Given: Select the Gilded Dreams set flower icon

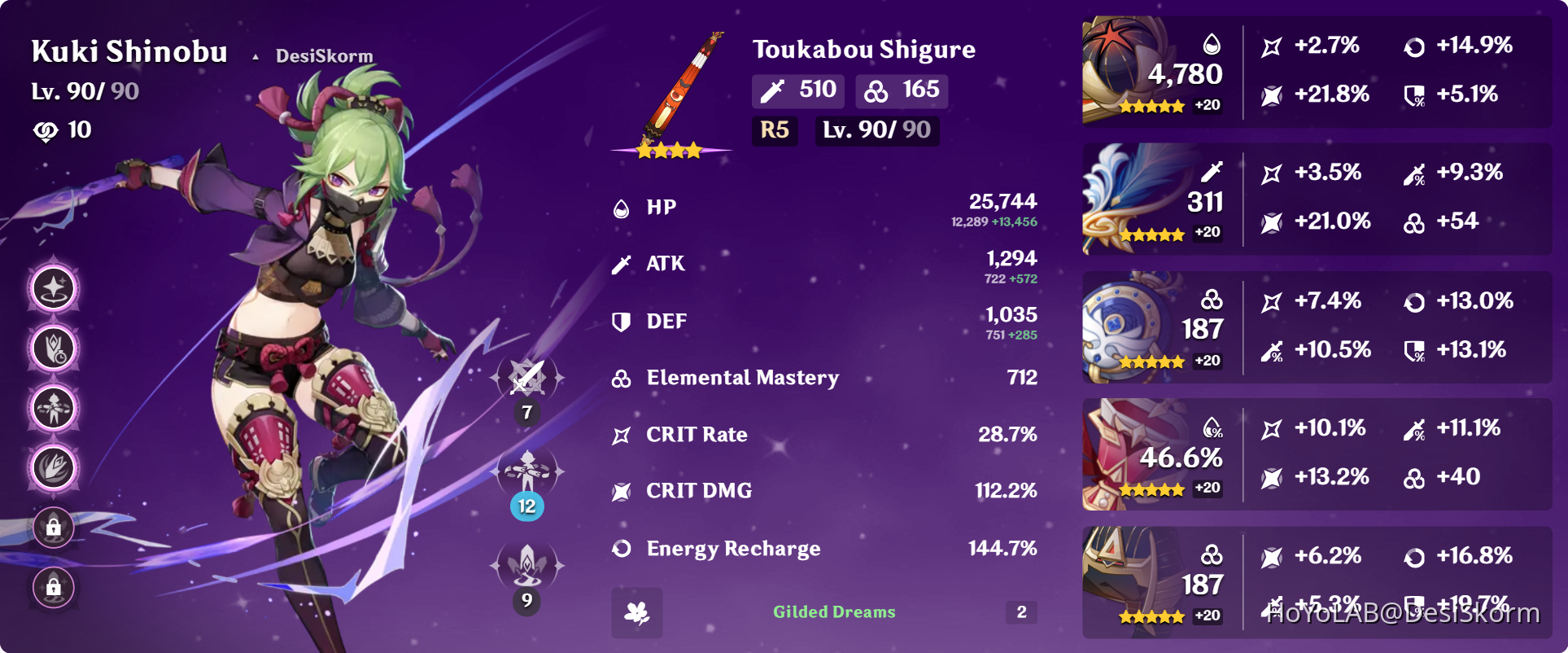Looking at the screenshot, I should pyautogui.click(x=638, y=613).
